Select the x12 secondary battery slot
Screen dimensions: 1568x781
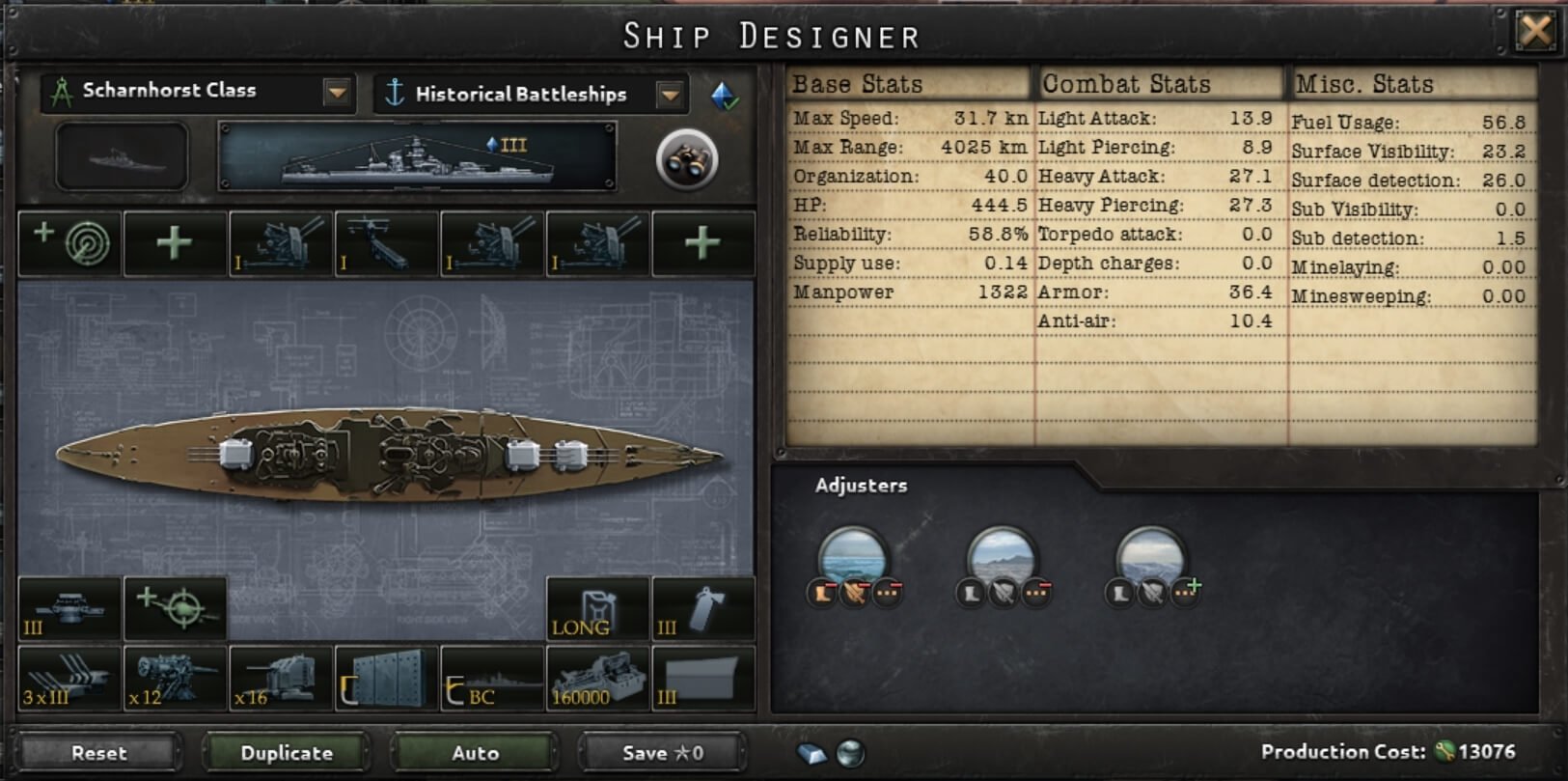tap(175, 679)
